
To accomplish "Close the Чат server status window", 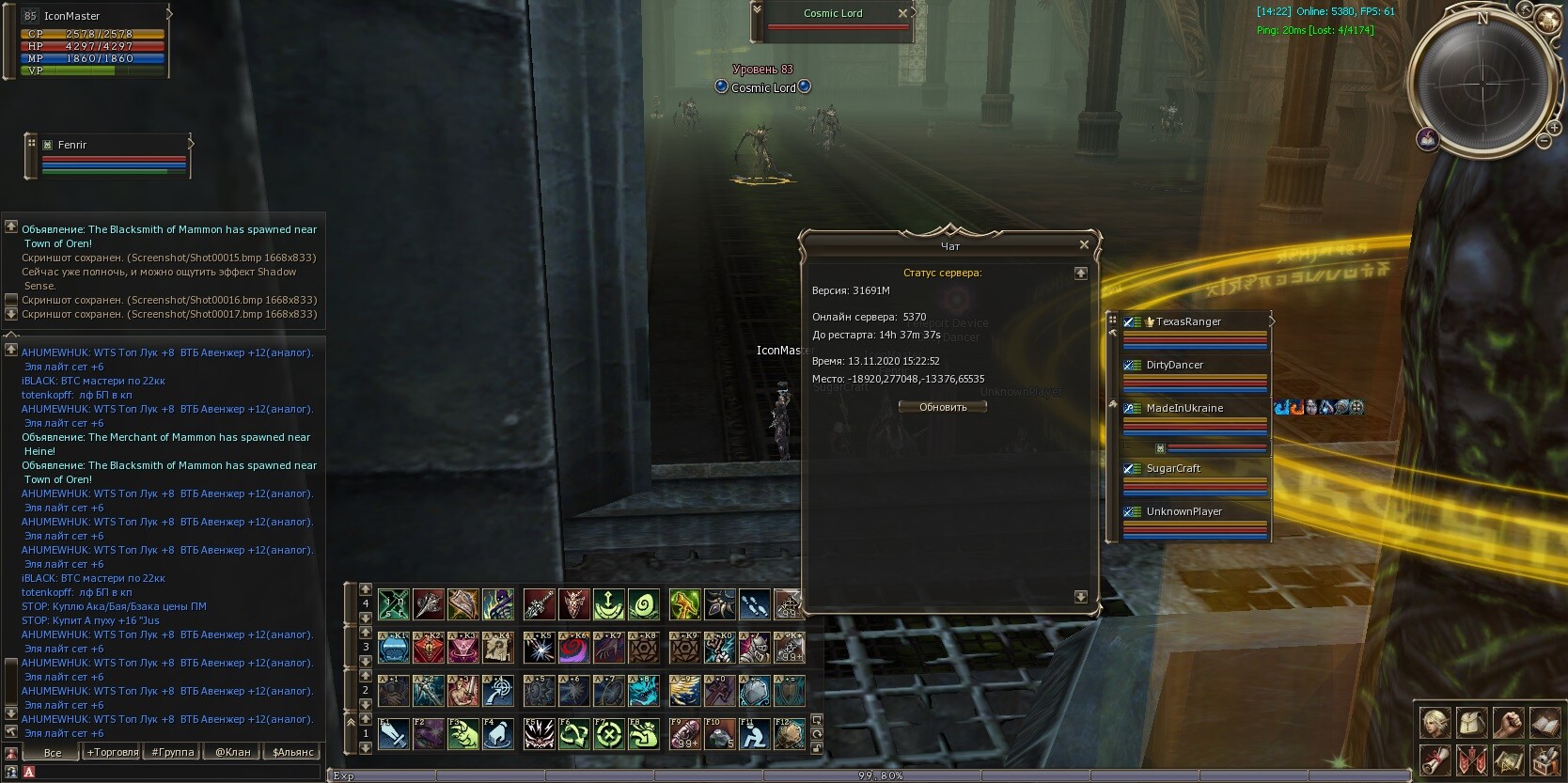I will (1084, 244).
